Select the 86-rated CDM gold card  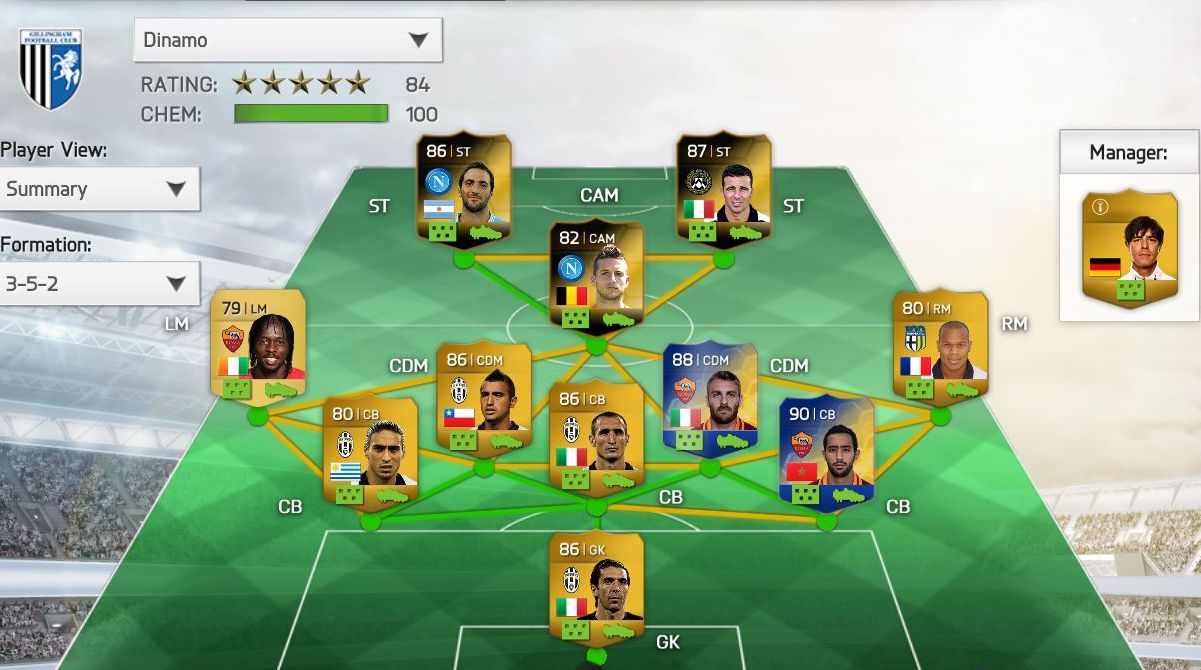(483, 399)
